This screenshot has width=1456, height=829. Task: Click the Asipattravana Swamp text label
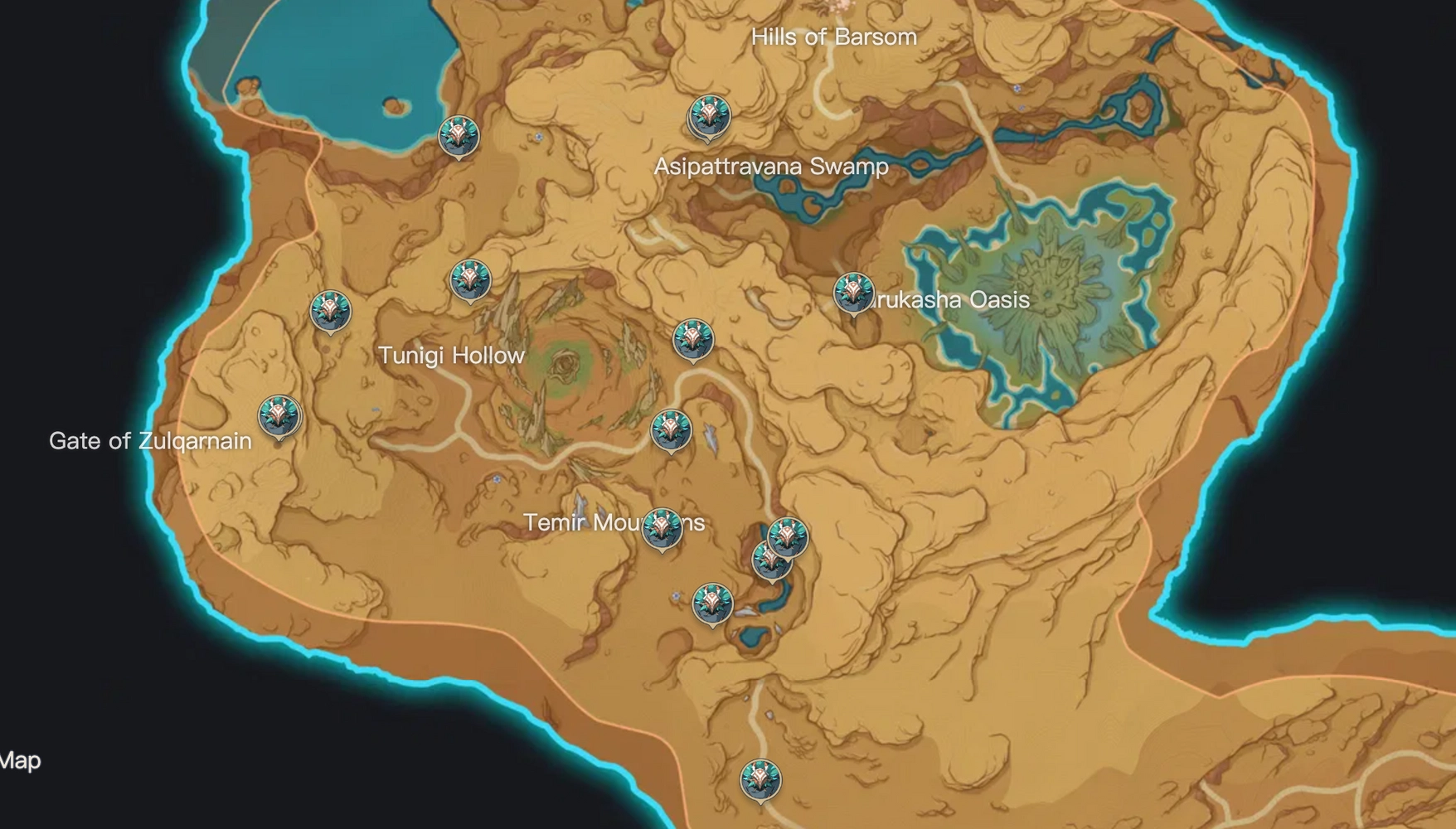click(771, 165)
